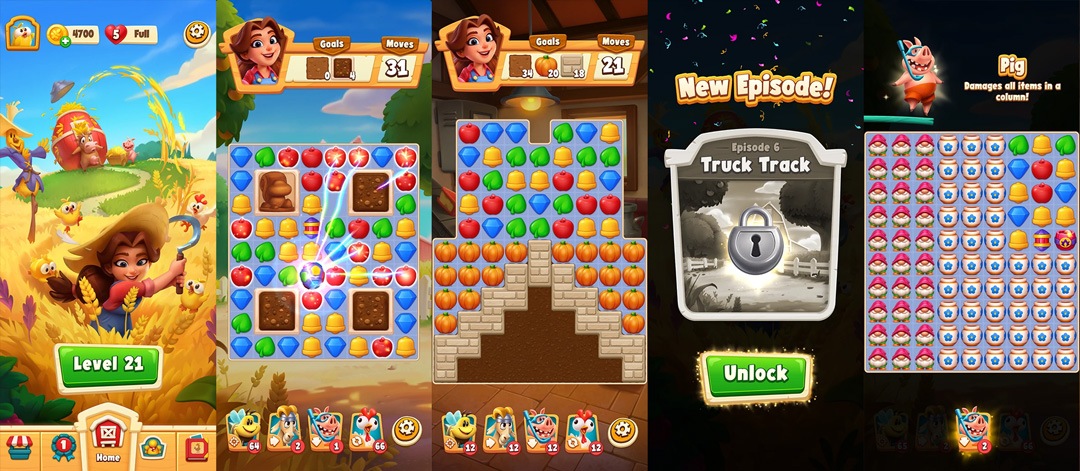Select the glowing highlighted pig booster
The height and width of the screenshot is (471, 1080).
click(972, 428)
